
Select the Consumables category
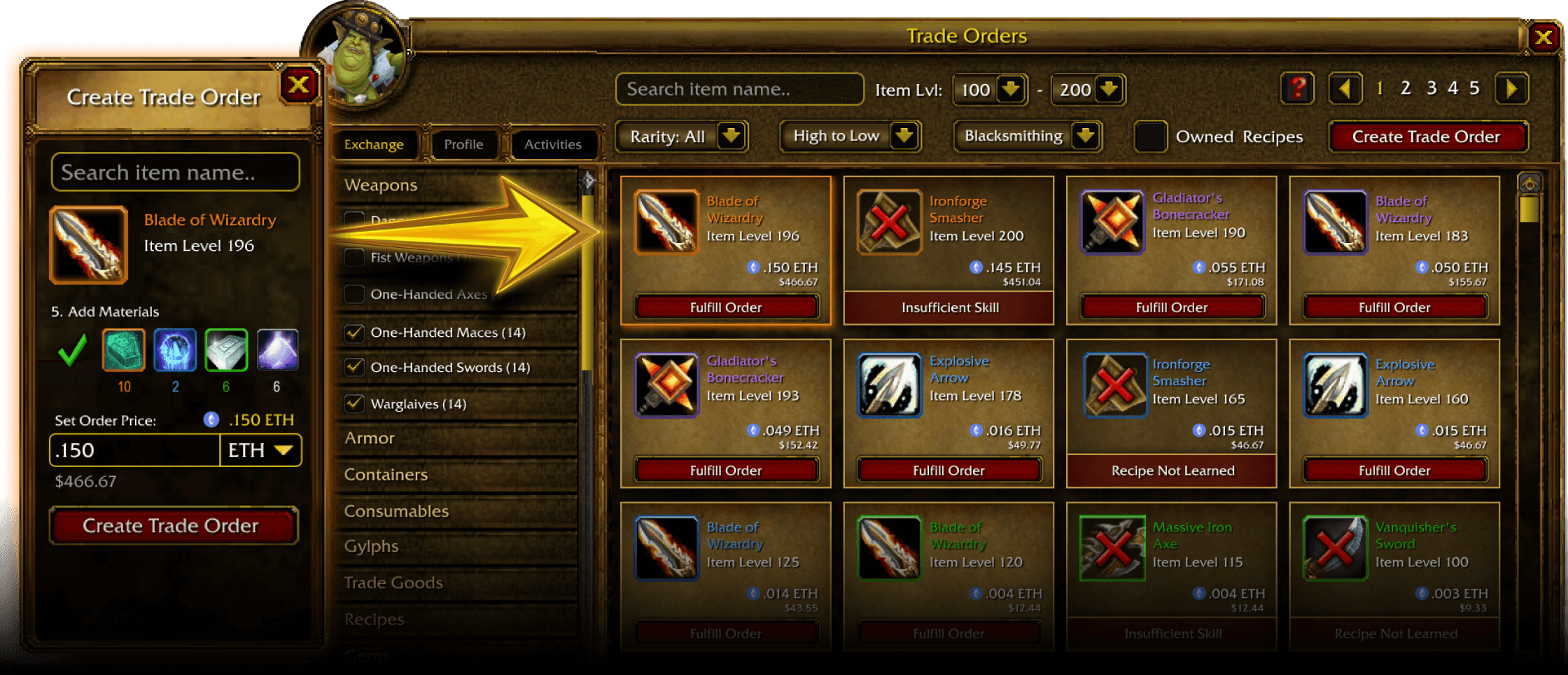pyautogui.click(x=396, y=511)
